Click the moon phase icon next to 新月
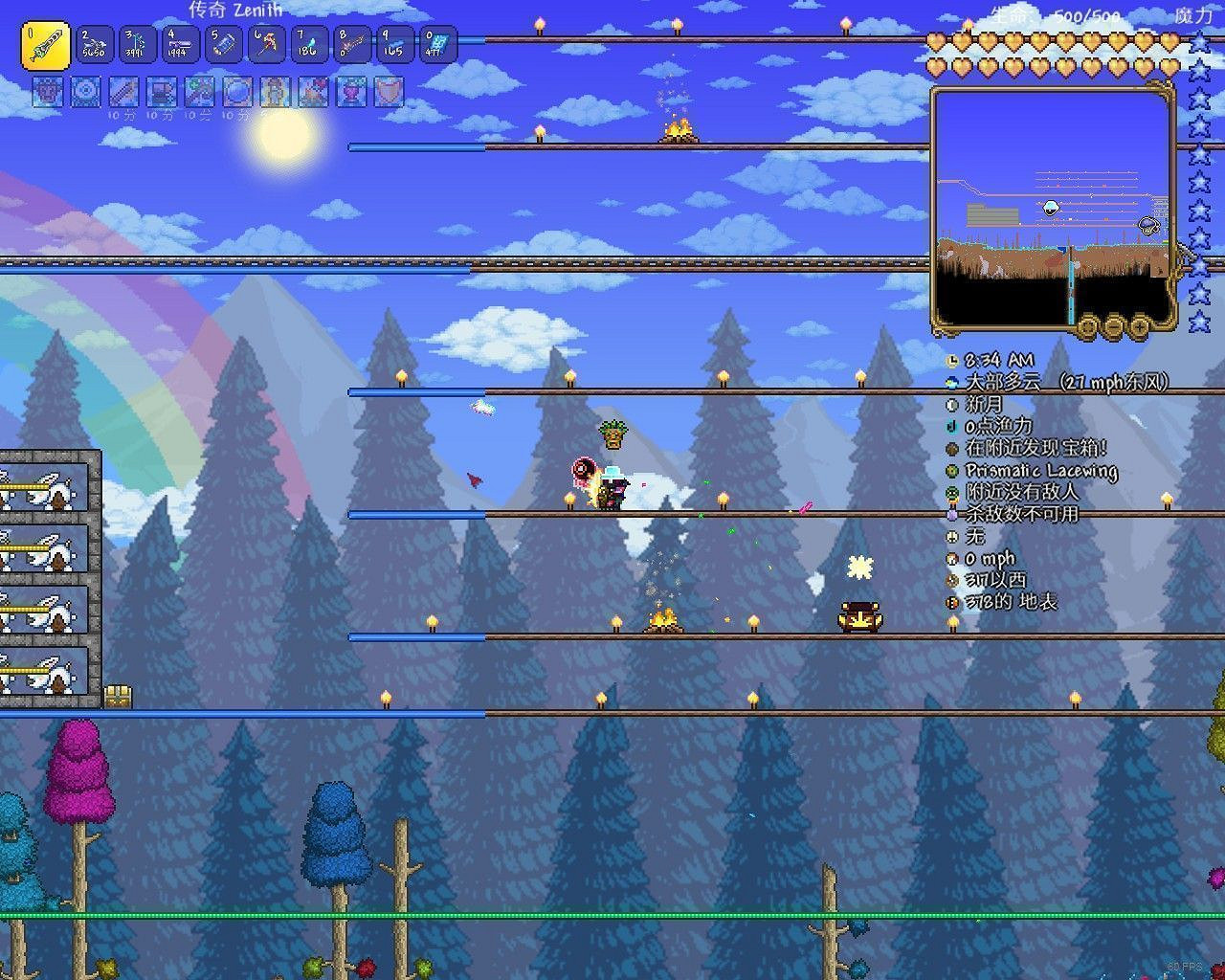1225x980 pixels. click(952, 404)
